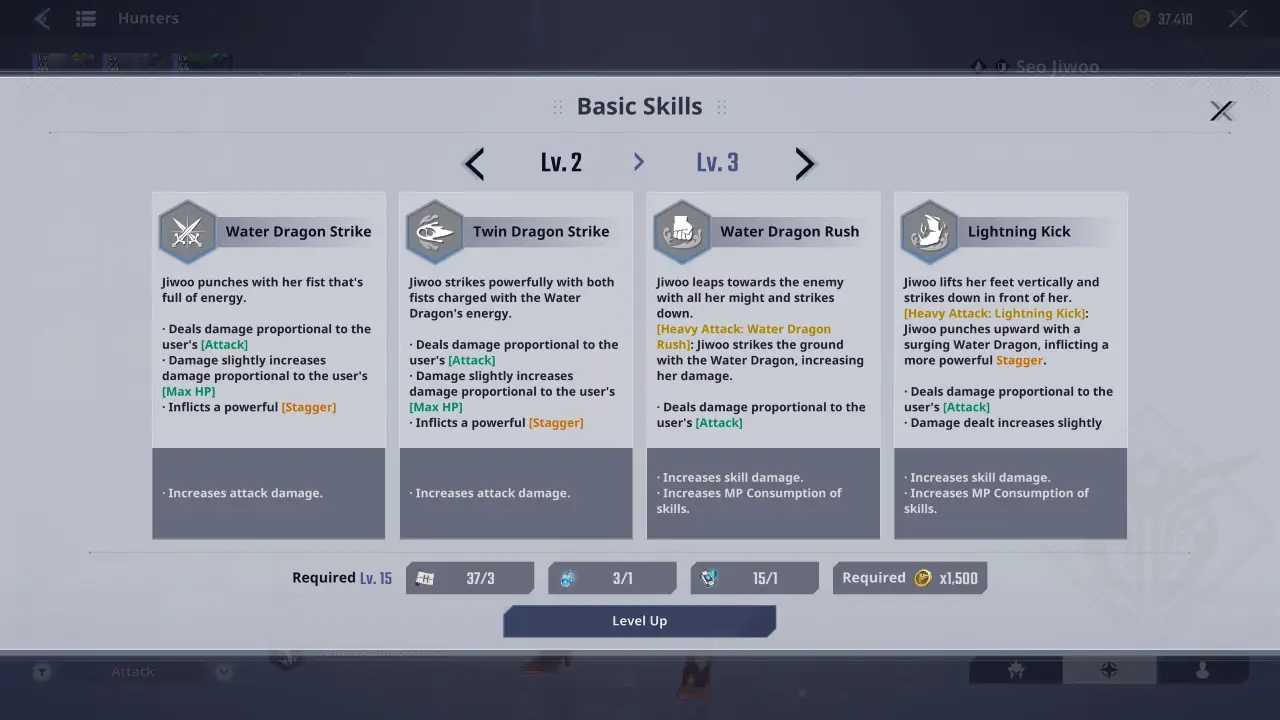The image size is (1280, 720).
Task: Navigate back with the left arrow near Lv. 2
Action: (x=473, y=163)
